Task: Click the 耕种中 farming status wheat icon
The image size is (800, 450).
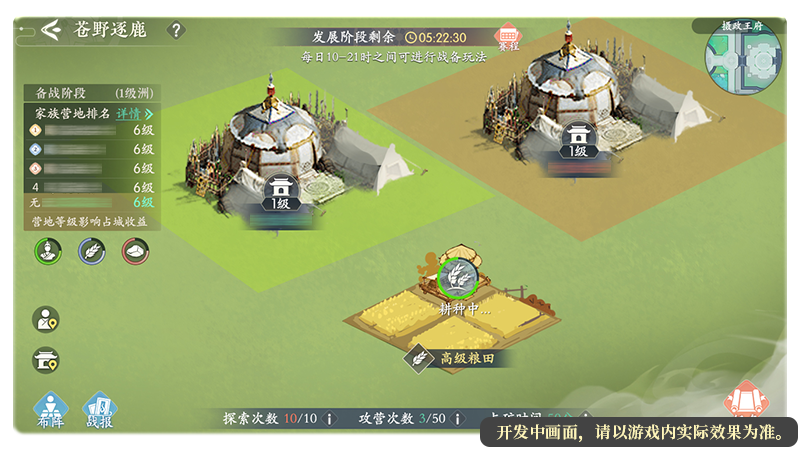Action: (x=458, y=275)
